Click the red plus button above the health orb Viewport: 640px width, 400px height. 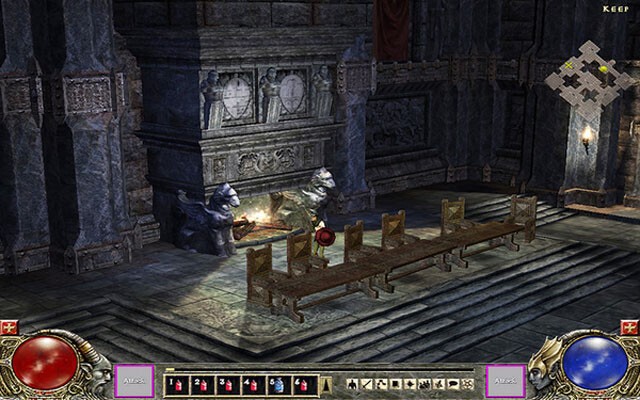pos(11,327)
